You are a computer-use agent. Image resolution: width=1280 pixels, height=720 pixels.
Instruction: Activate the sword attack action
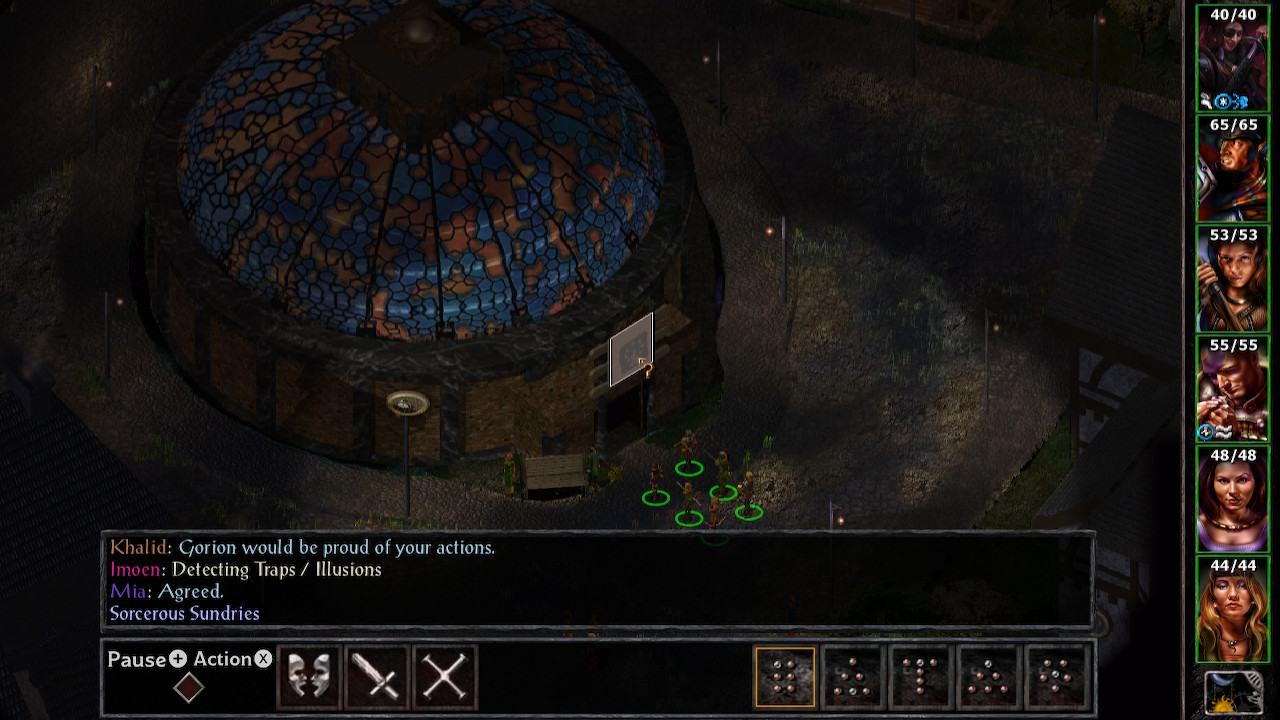click(x=377, y=677)
